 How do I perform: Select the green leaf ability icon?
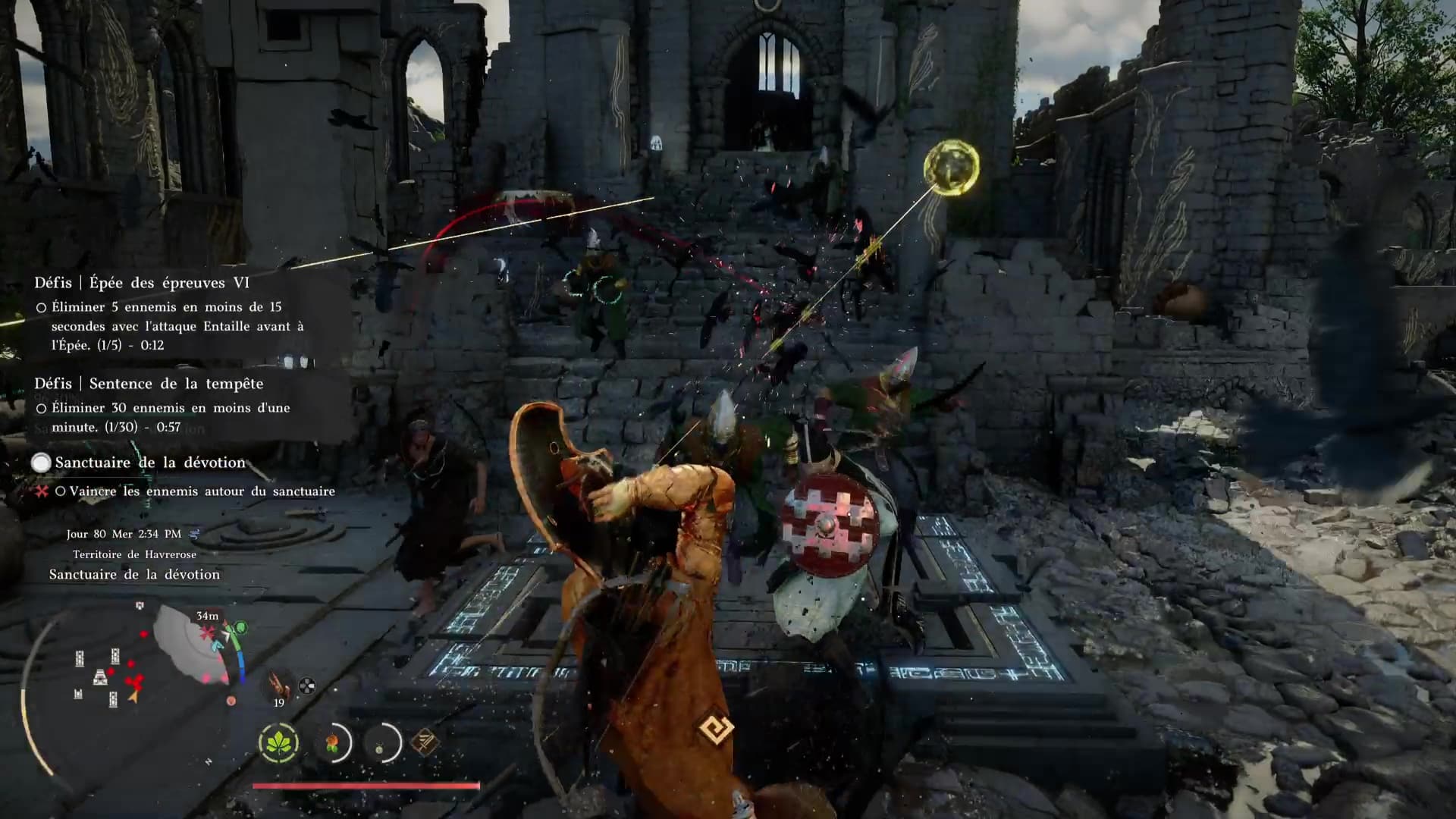pyautogui.click(x=278, y=743)
